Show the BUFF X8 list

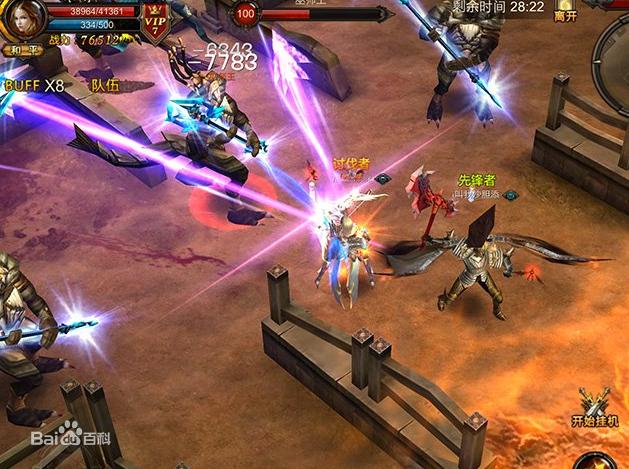point(34,86)
